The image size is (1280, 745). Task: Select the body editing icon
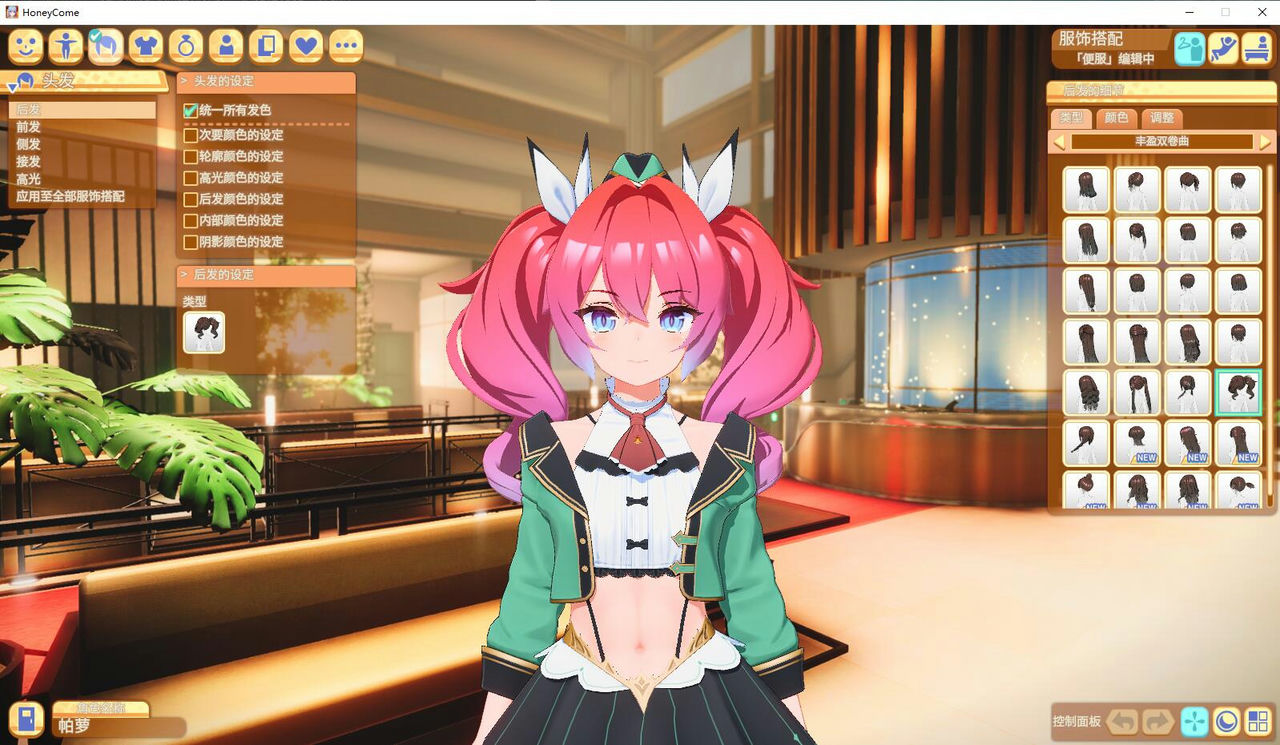point(65,46)
